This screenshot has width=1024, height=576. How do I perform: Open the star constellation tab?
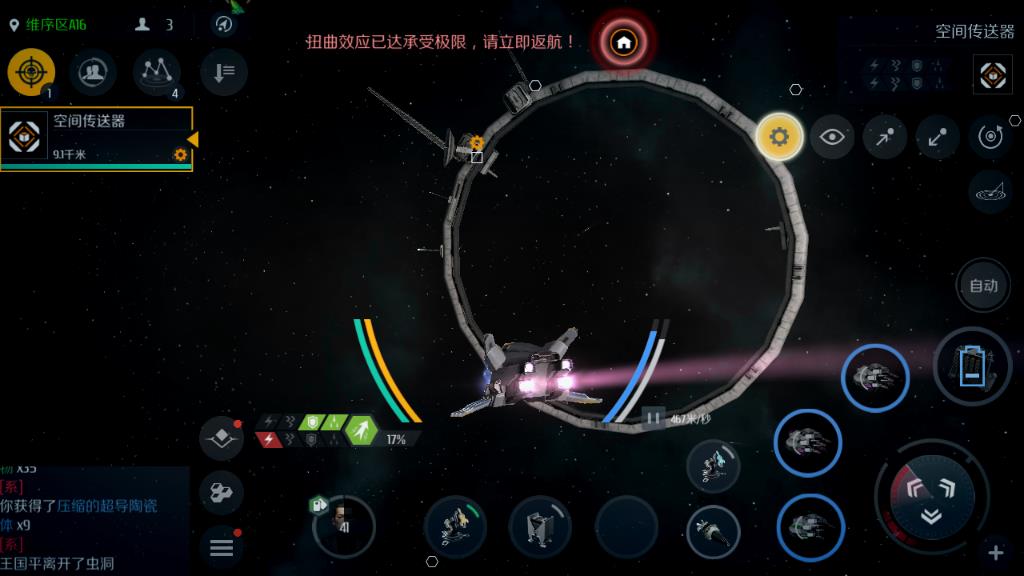(157, 71)
